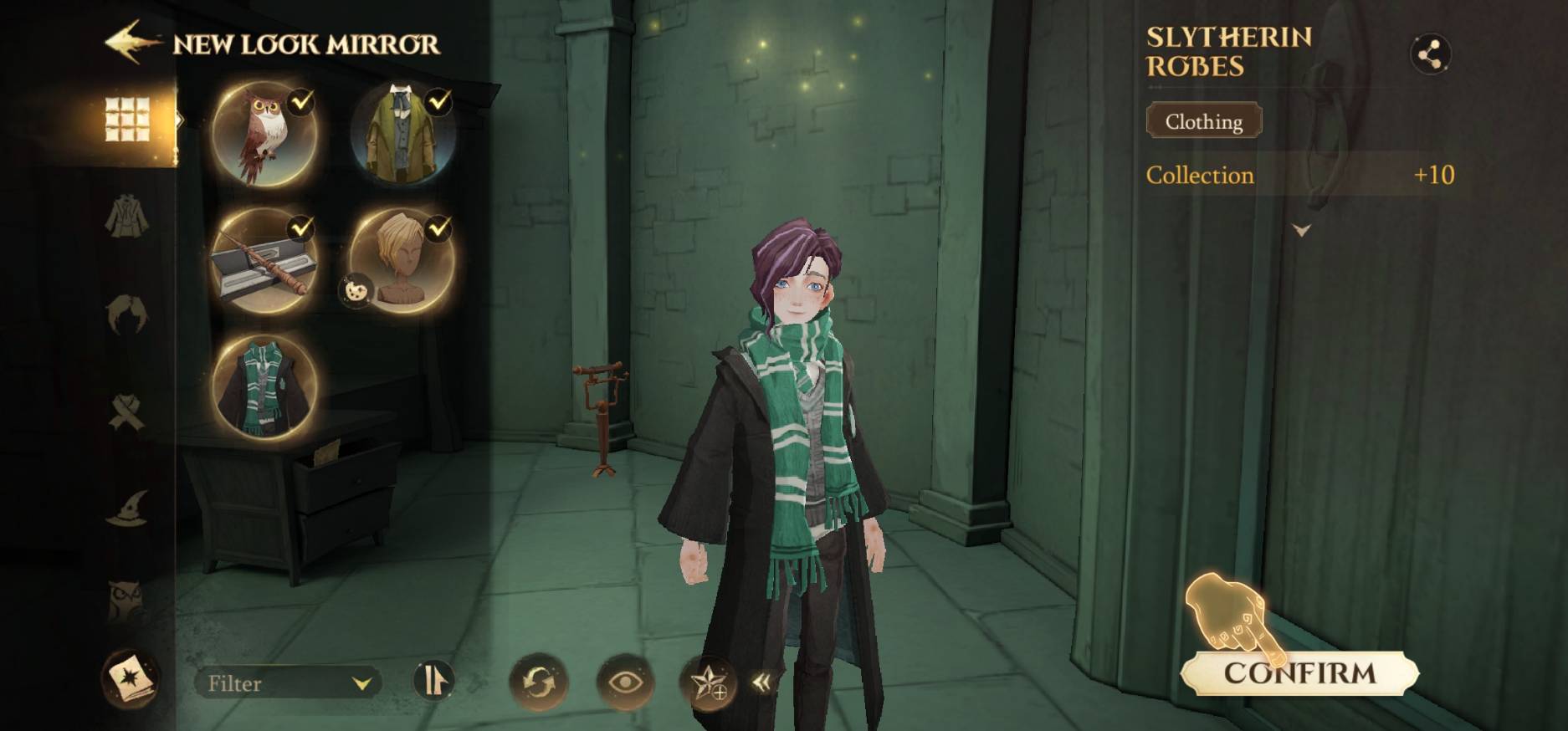
Task: Open the owl category tab
Action: click(x=127, y=599)
